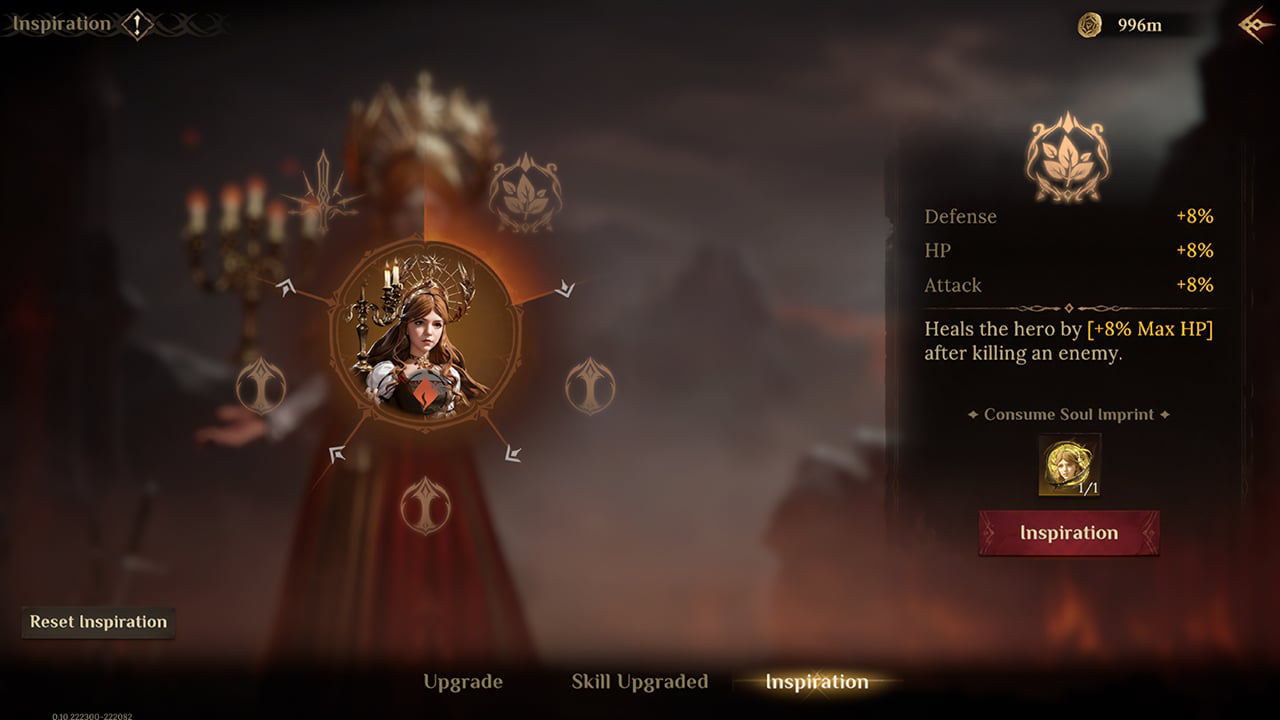Switch to the Upgrade tab

462,682
